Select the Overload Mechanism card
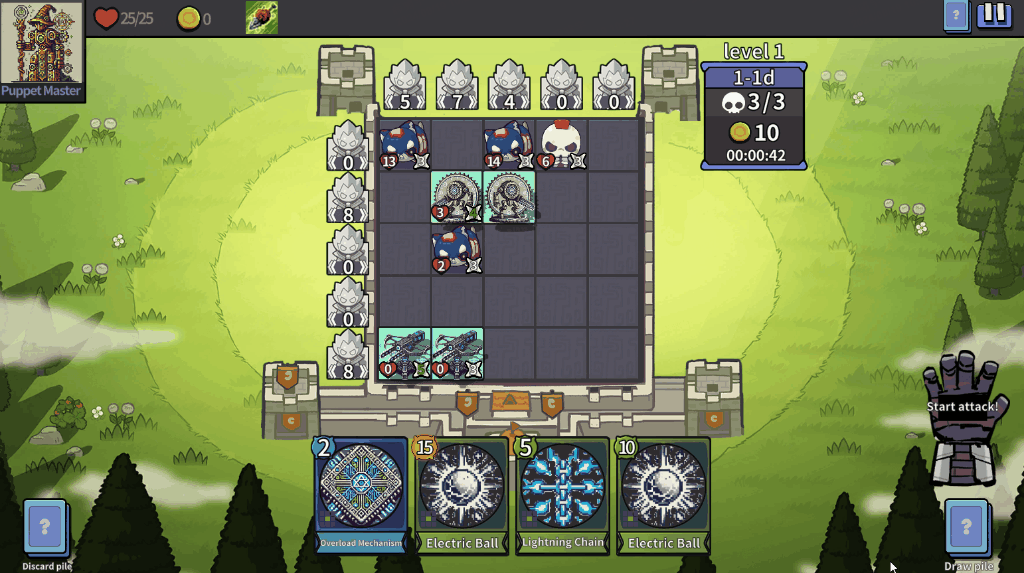1024x573 pixels. [361, 495]
